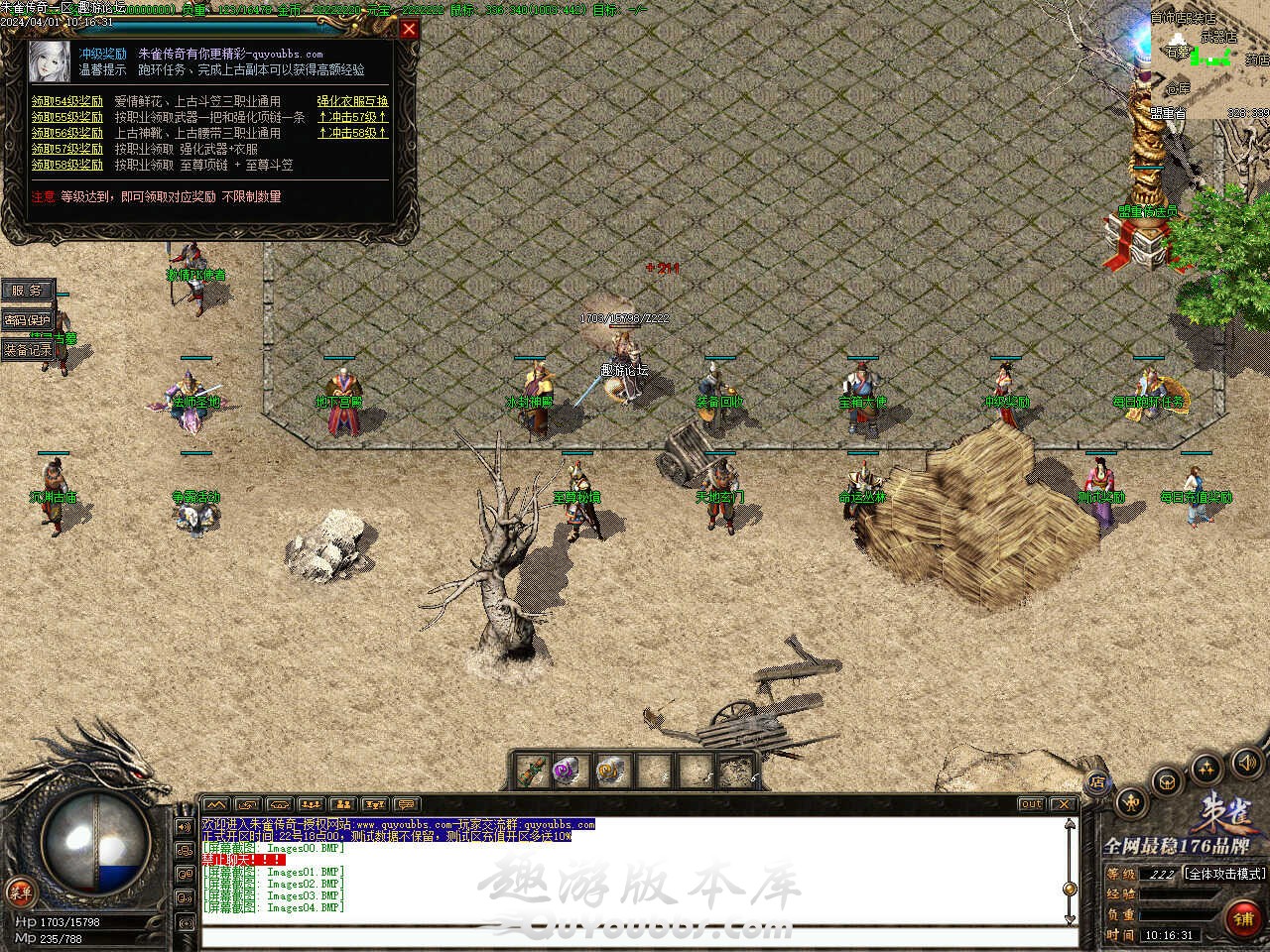This screenshot has height=952, width=1270.
Task: Open the round 菜单 menu button
Action: point(20,890)
